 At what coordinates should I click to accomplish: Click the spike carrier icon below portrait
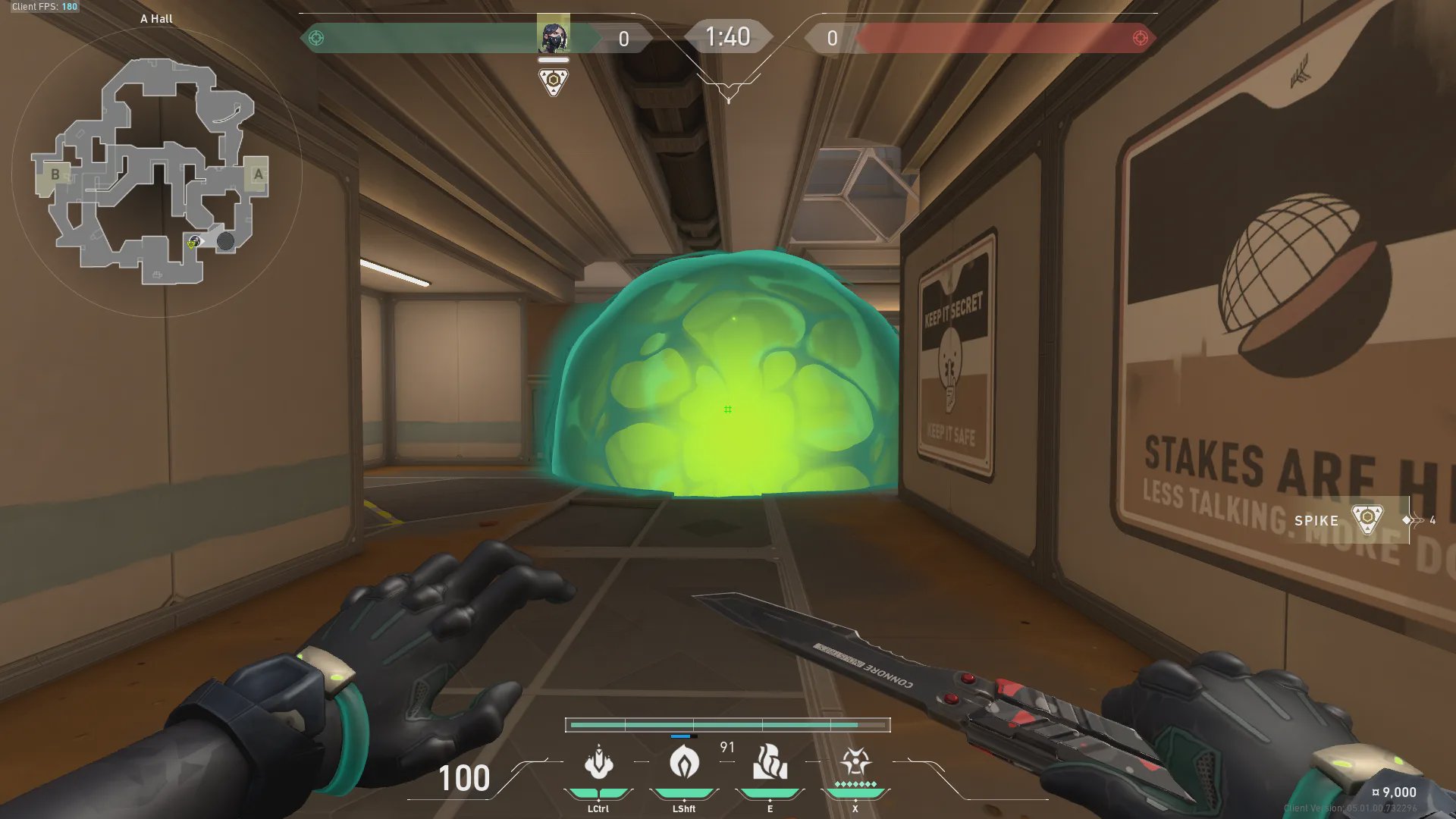tap(554, 81)
